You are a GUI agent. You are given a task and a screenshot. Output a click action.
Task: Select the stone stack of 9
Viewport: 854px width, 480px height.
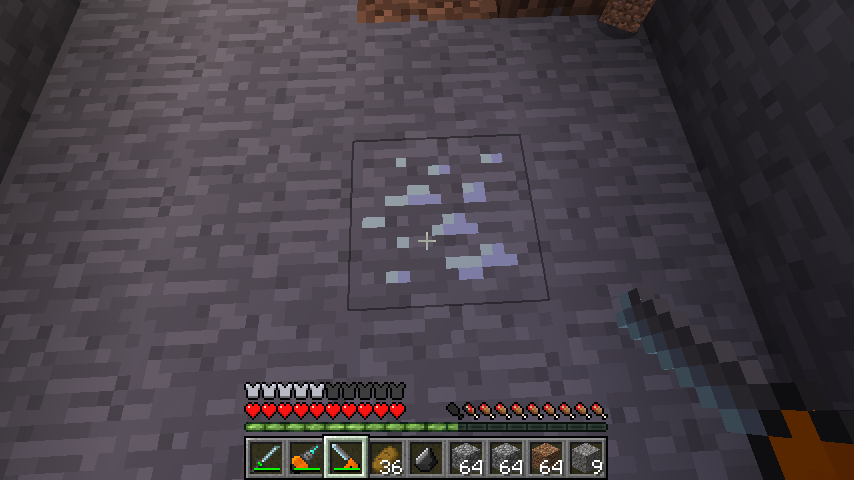(x=586, y=458)
